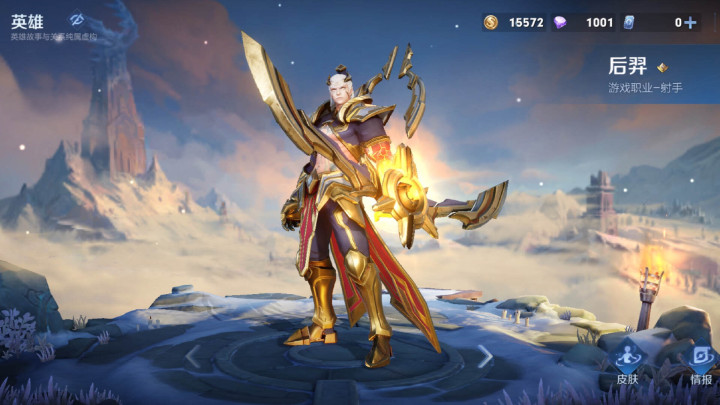Switch to the previous hero with left arrow
The height and width of the screenshot is (405, 720).
click(x=193, y=355)
